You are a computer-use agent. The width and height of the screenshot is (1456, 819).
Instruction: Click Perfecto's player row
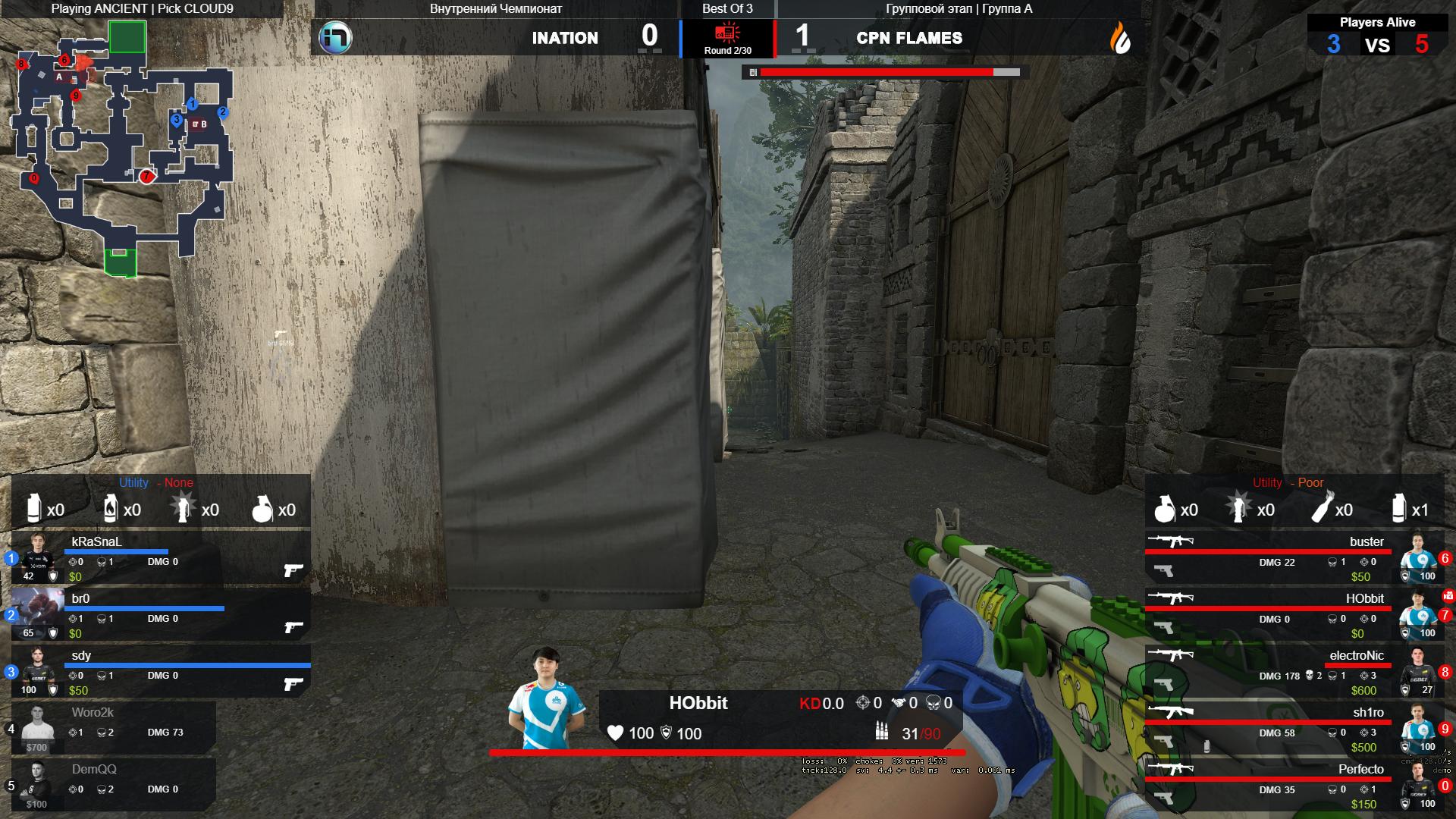pos(1293,785)
